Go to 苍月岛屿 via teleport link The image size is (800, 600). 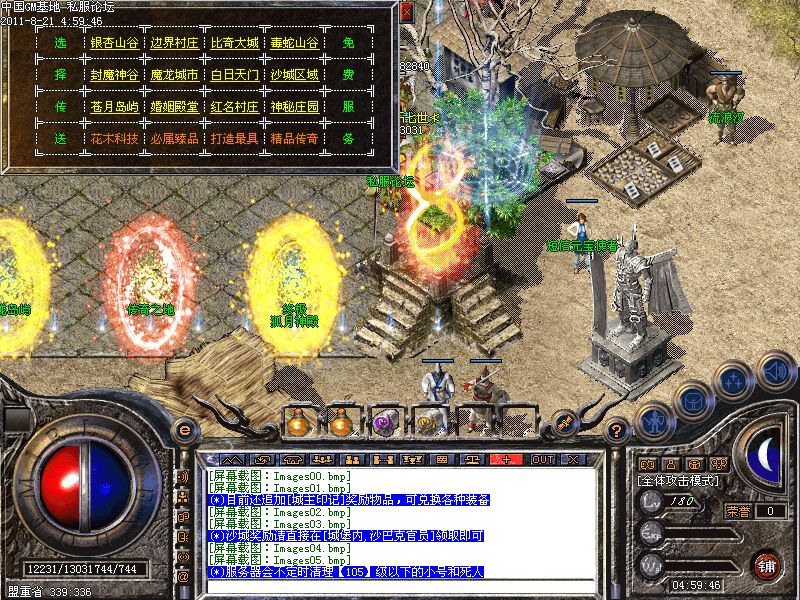(x=114, y=107)
